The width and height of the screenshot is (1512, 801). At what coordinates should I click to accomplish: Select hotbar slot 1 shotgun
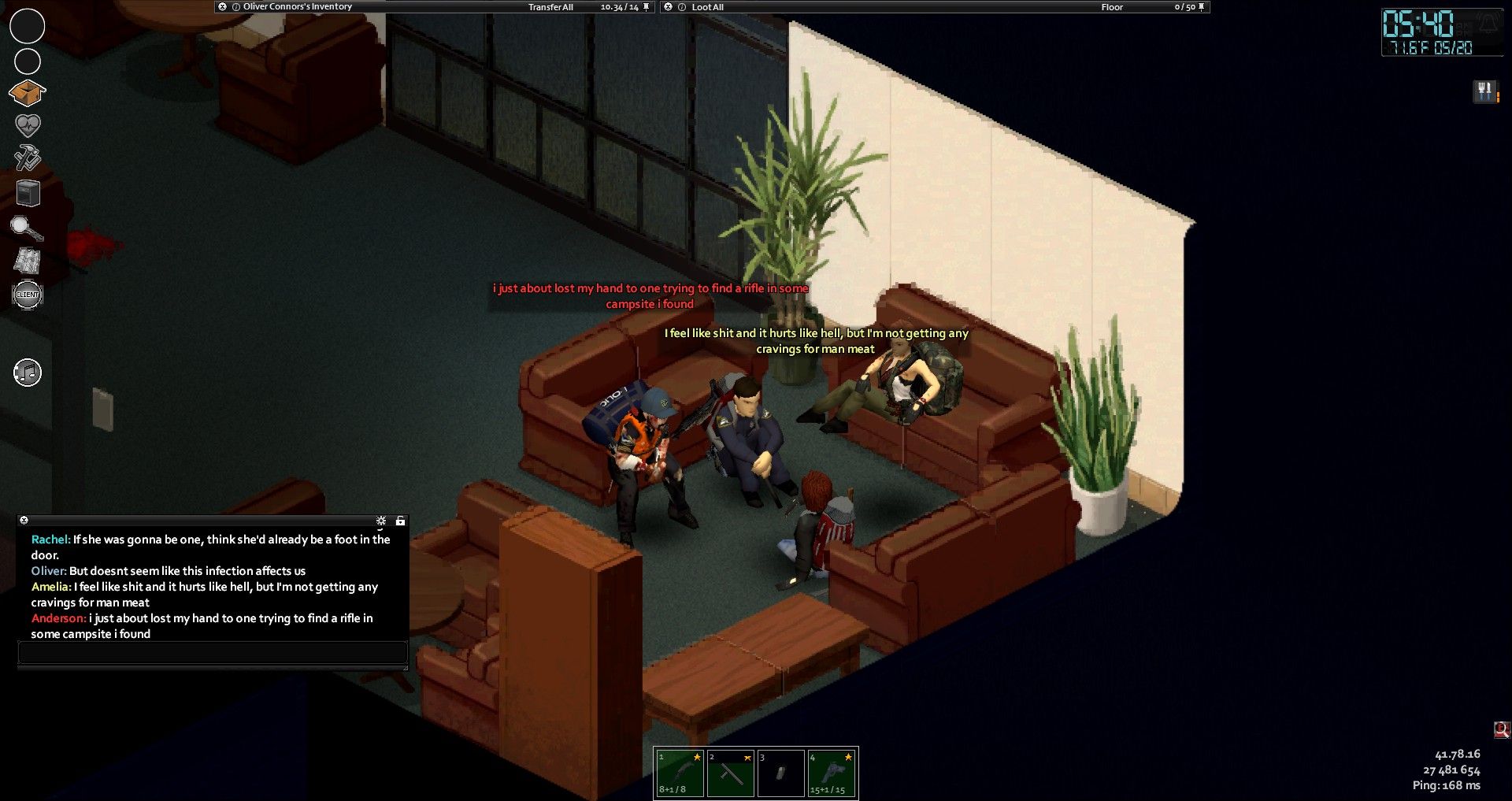[680, 773]
